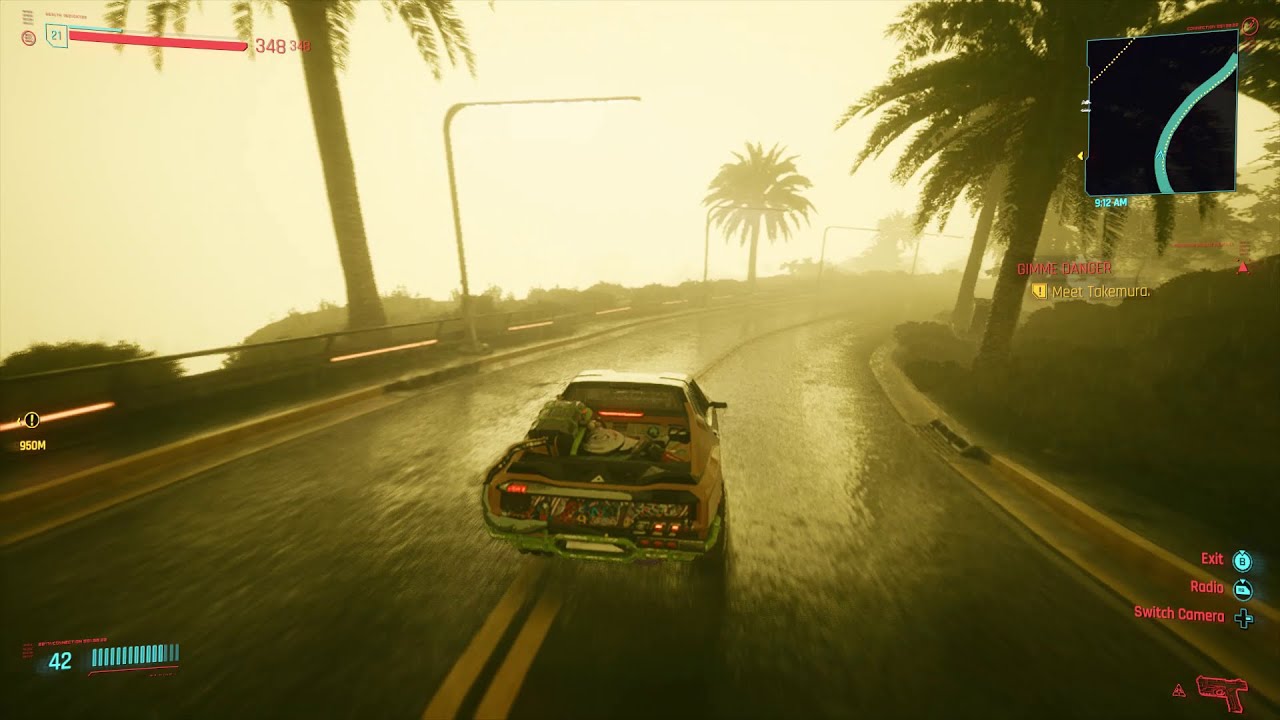Click the Radio text button

tap(1209, 588)
